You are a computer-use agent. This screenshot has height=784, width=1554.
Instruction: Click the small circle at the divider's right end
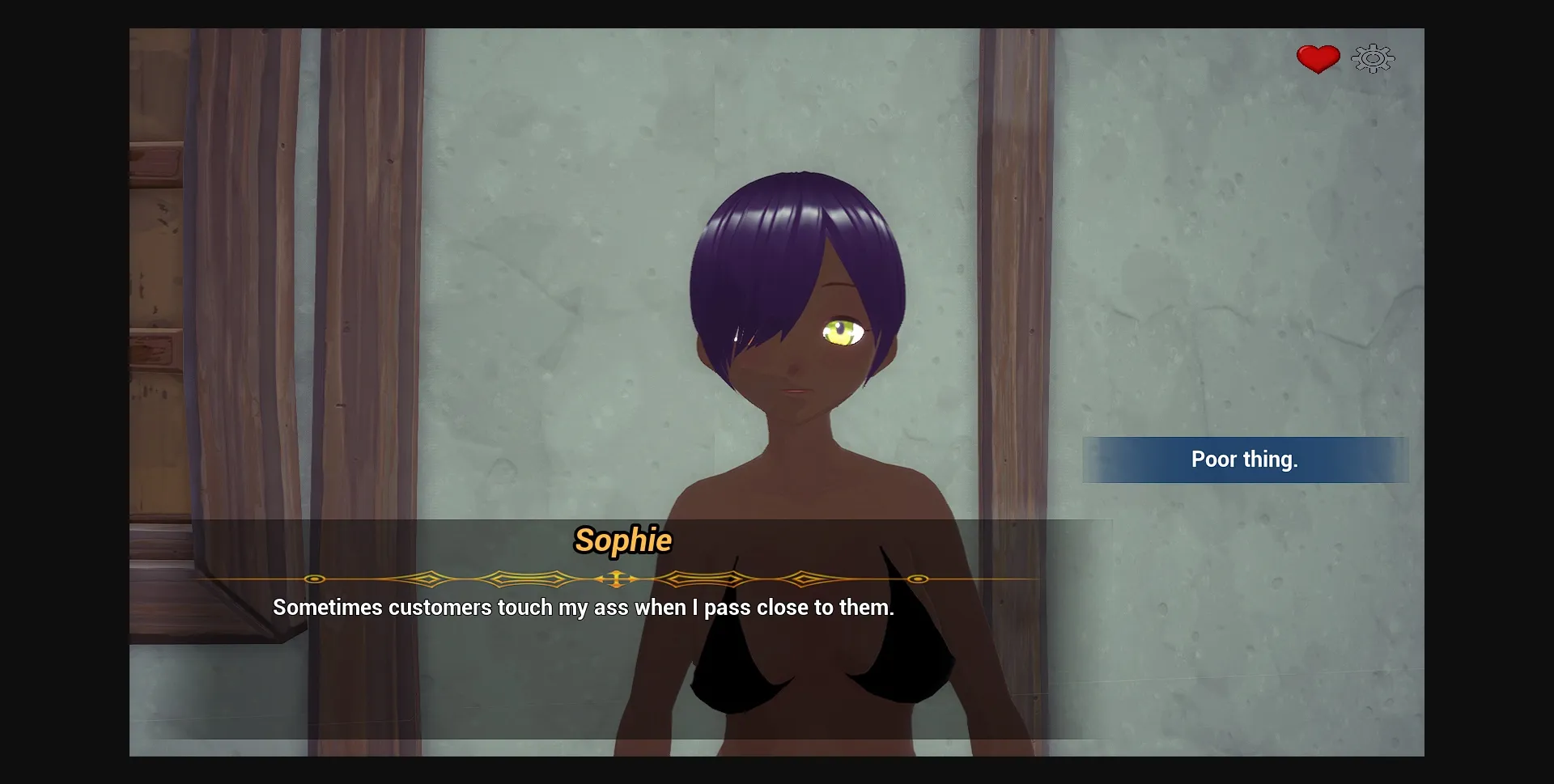917,579
